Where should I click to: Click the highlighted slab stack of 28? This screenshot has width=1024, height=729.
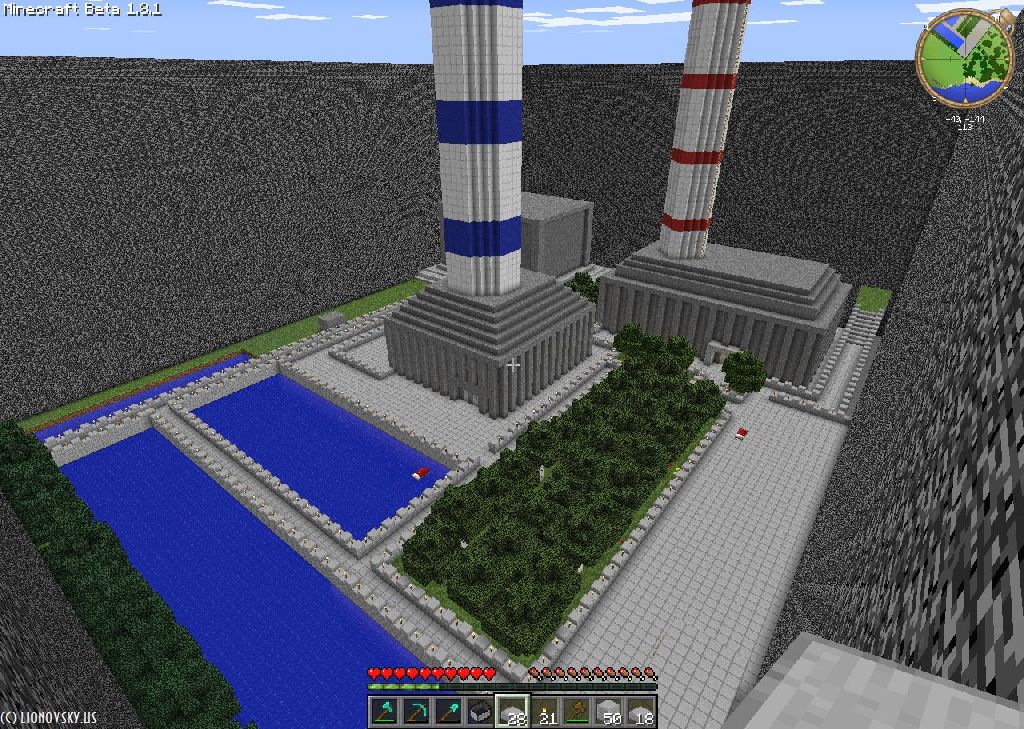click(x=512, y=711)
